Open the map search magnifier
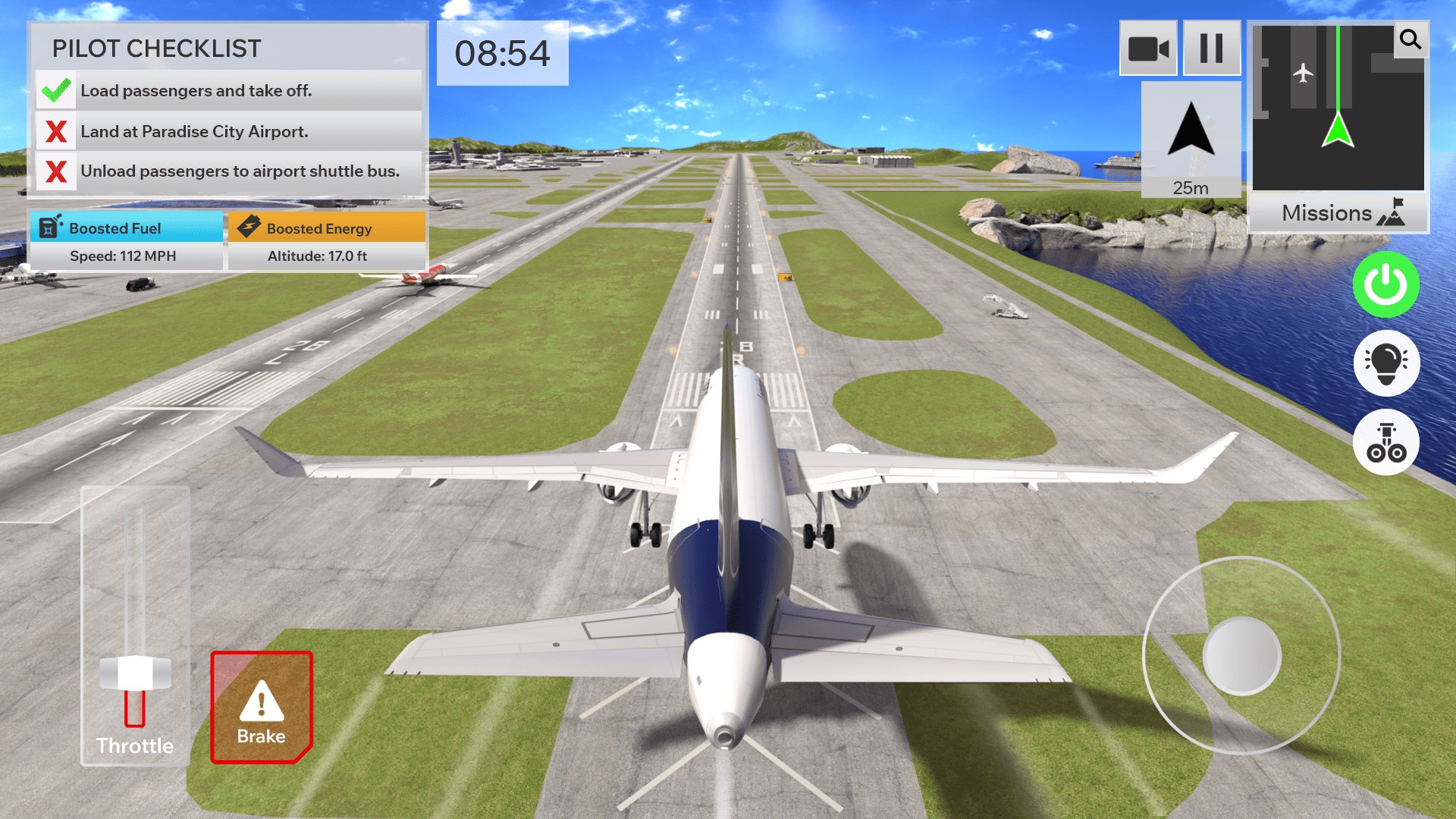Image resolution: width=1456 pixels, height=819 pixels. tap(1410, 41)
